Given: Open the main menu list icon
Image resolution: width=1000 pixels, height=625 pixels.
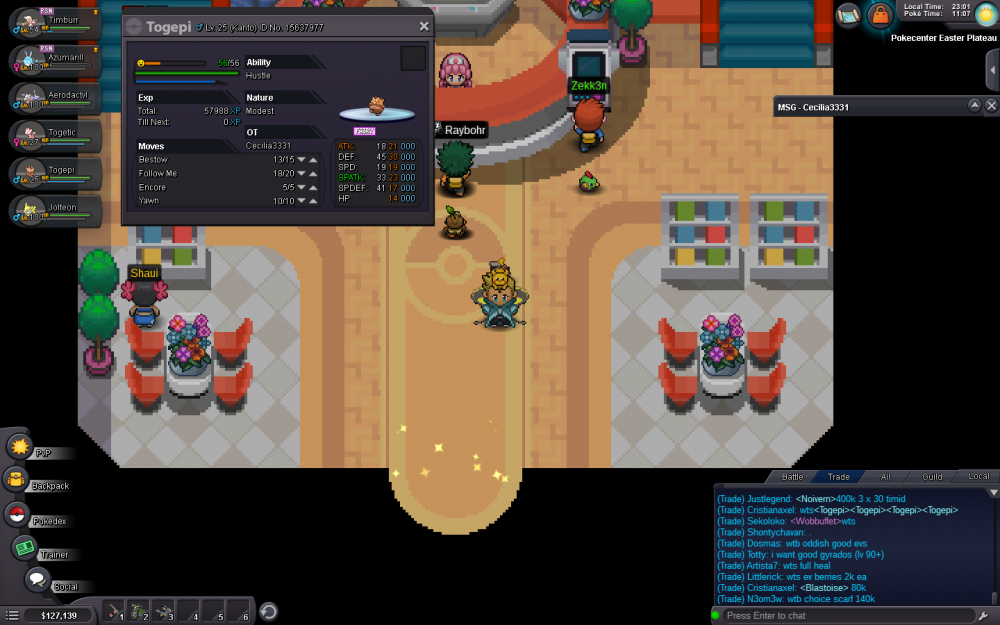Looking at the screenshot, I should (x=13, y=615).
